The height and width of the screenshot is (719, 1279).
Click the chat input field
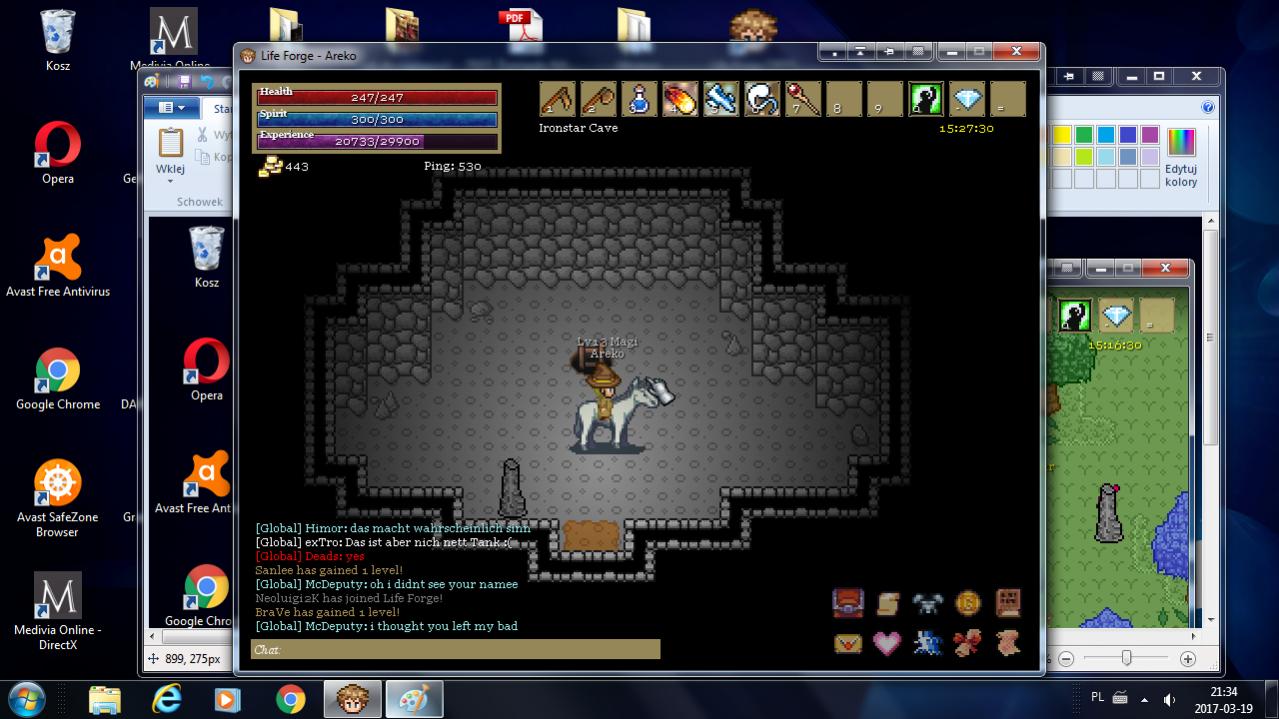click(456, 650)
